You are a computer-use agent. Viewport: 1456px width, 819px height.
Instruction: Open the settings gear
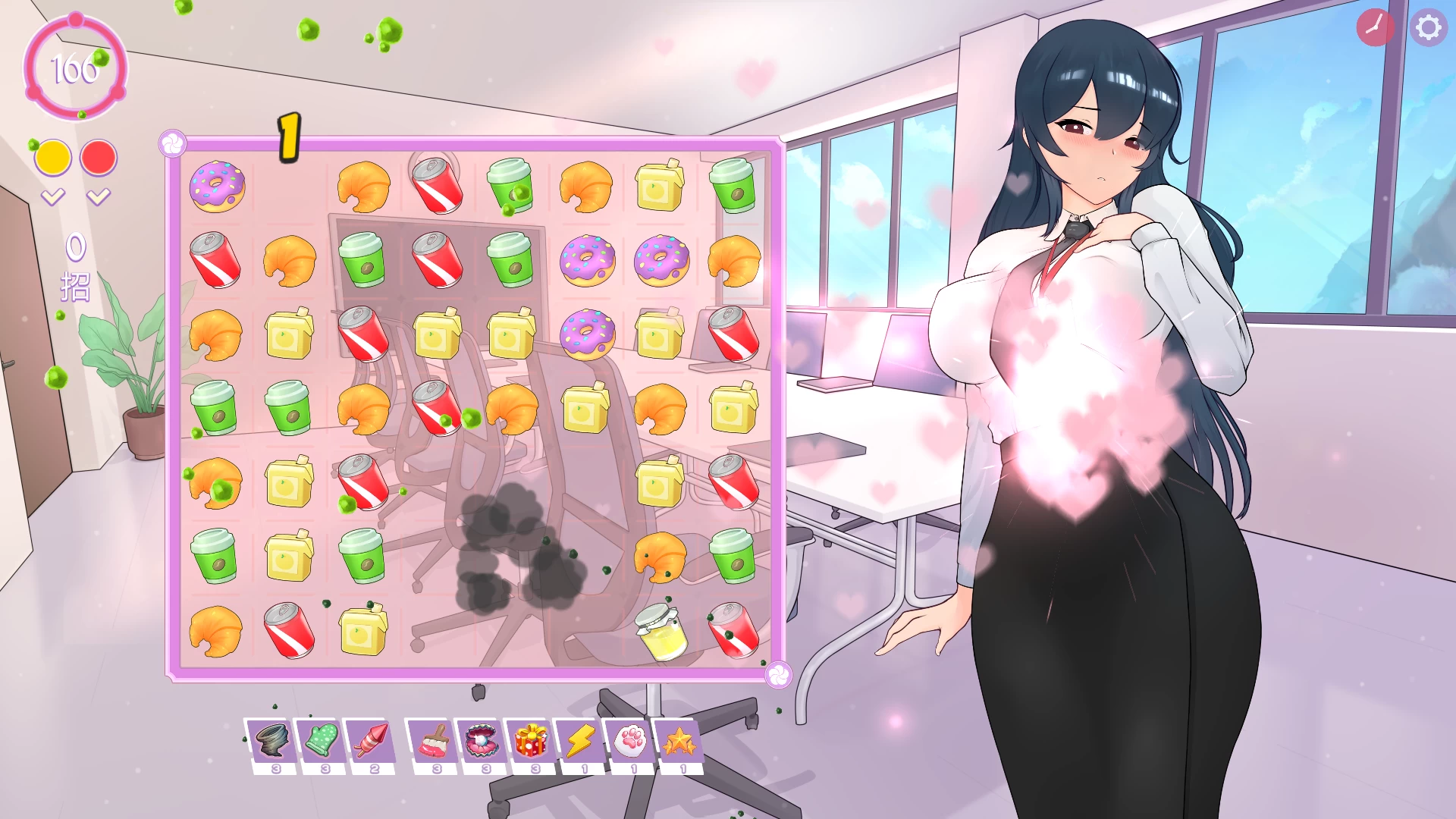point(1429,28)
